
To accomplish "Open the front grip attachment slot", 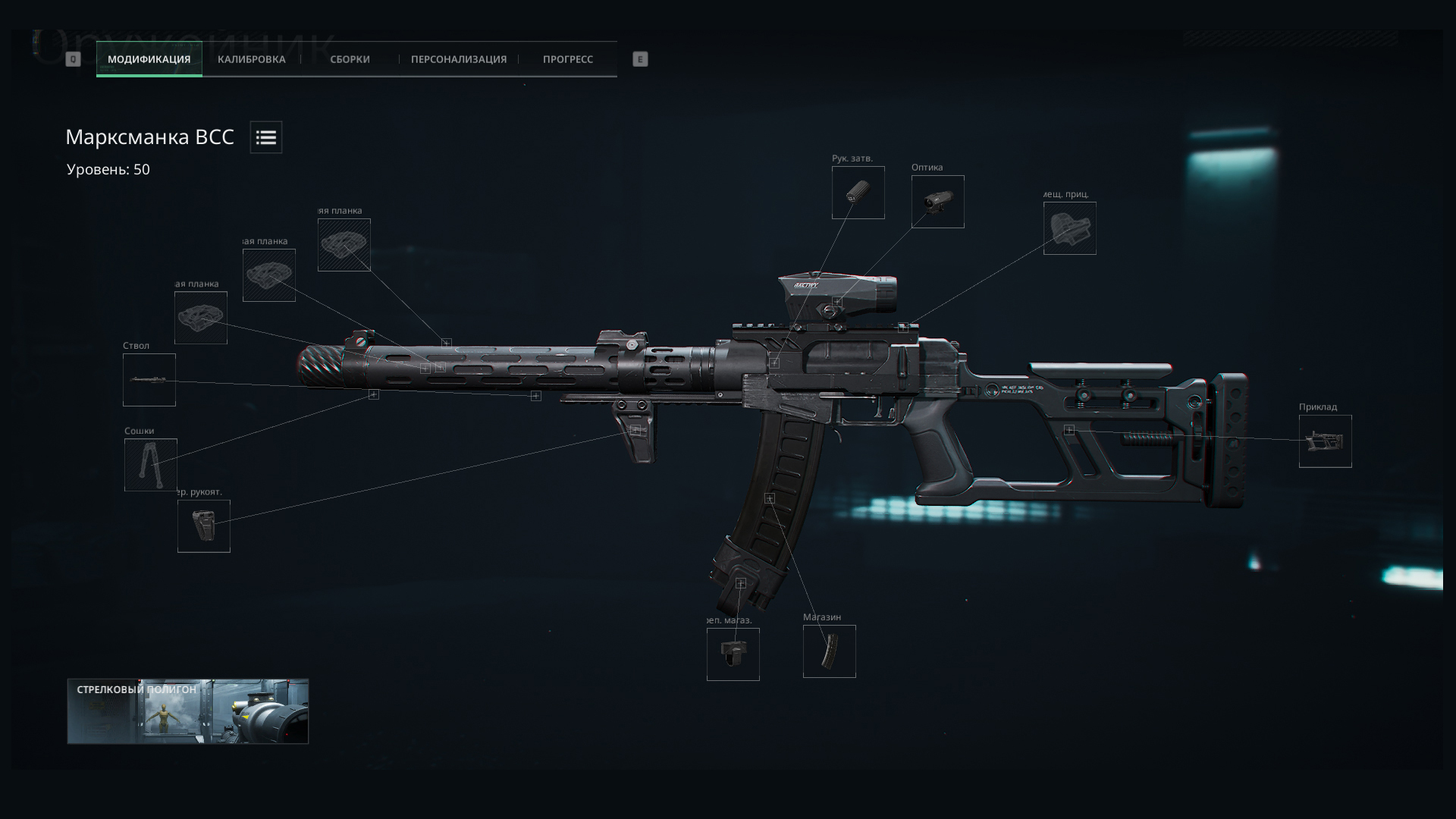I will tap(204, 526).
